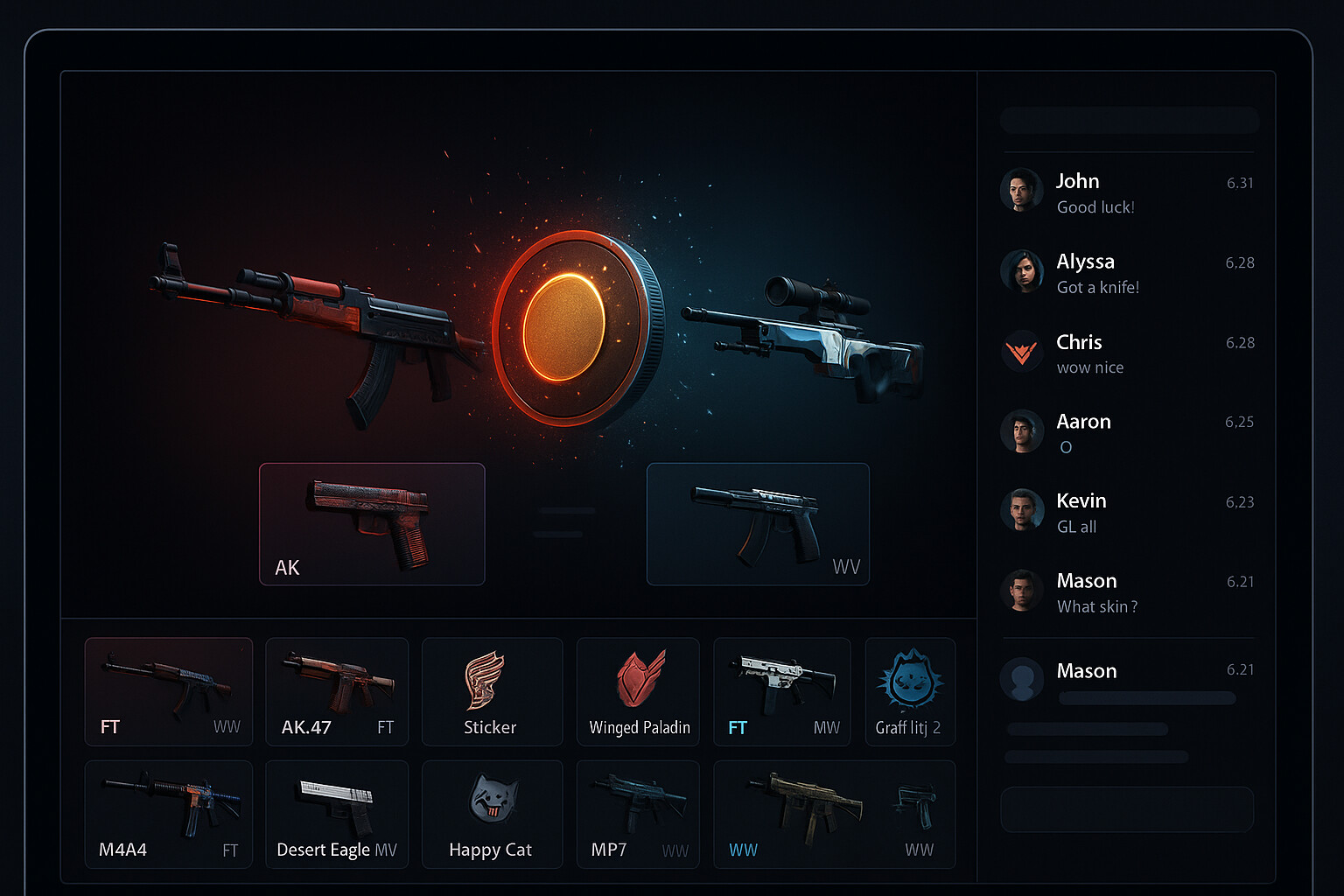Click the glowing coin flip icon
The height and width of the screenshot is (896, 1344).
tap(573, 328)
